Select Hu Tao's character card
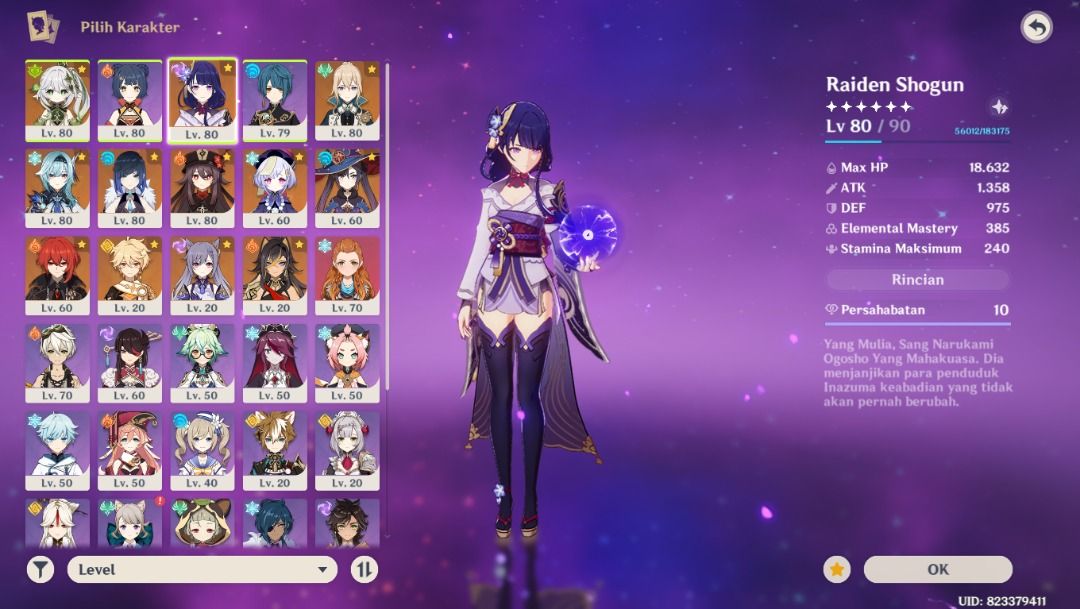 [x=202, y=189]
